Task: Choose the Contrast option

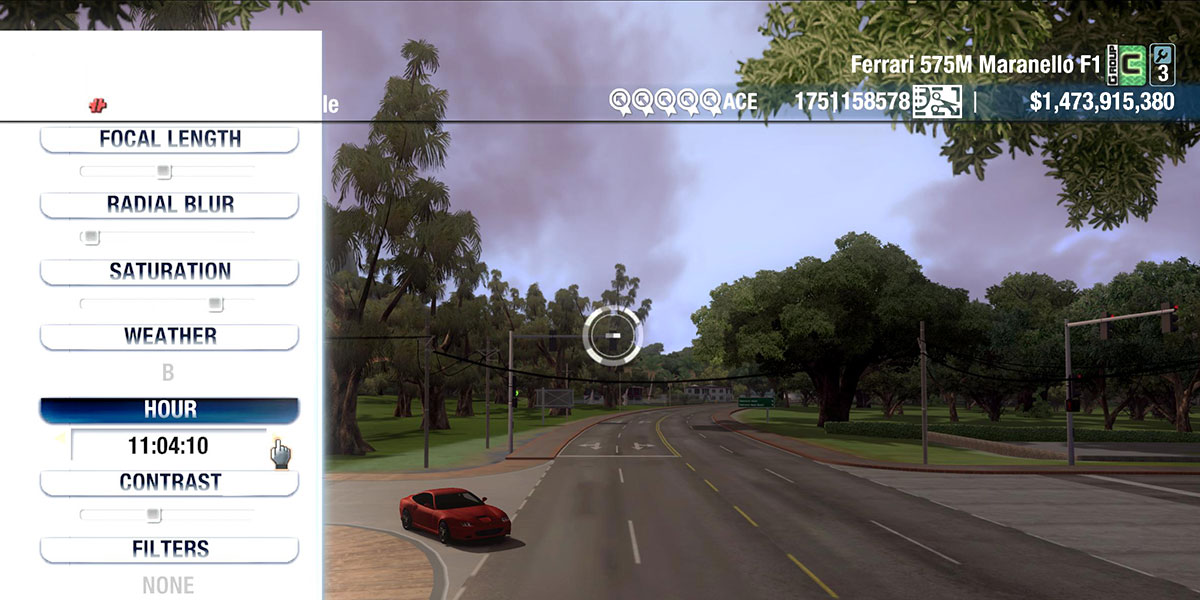Action: [169, 482]
